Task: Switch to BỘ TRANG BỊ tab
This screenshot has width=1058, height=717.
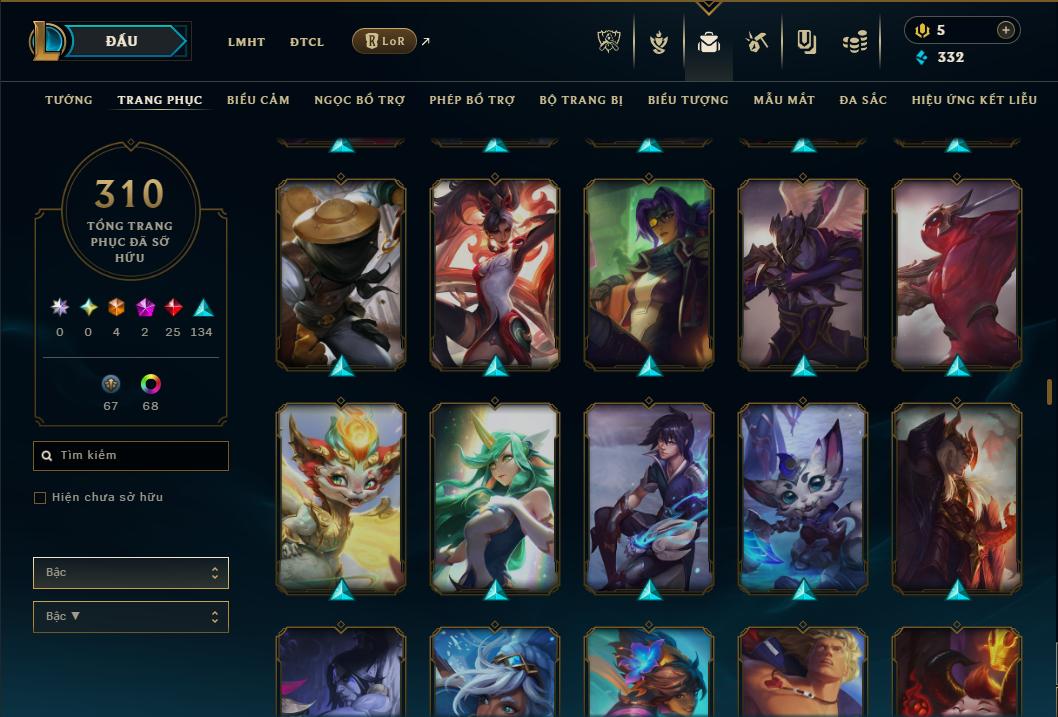Action: click(x=581, y=100)
